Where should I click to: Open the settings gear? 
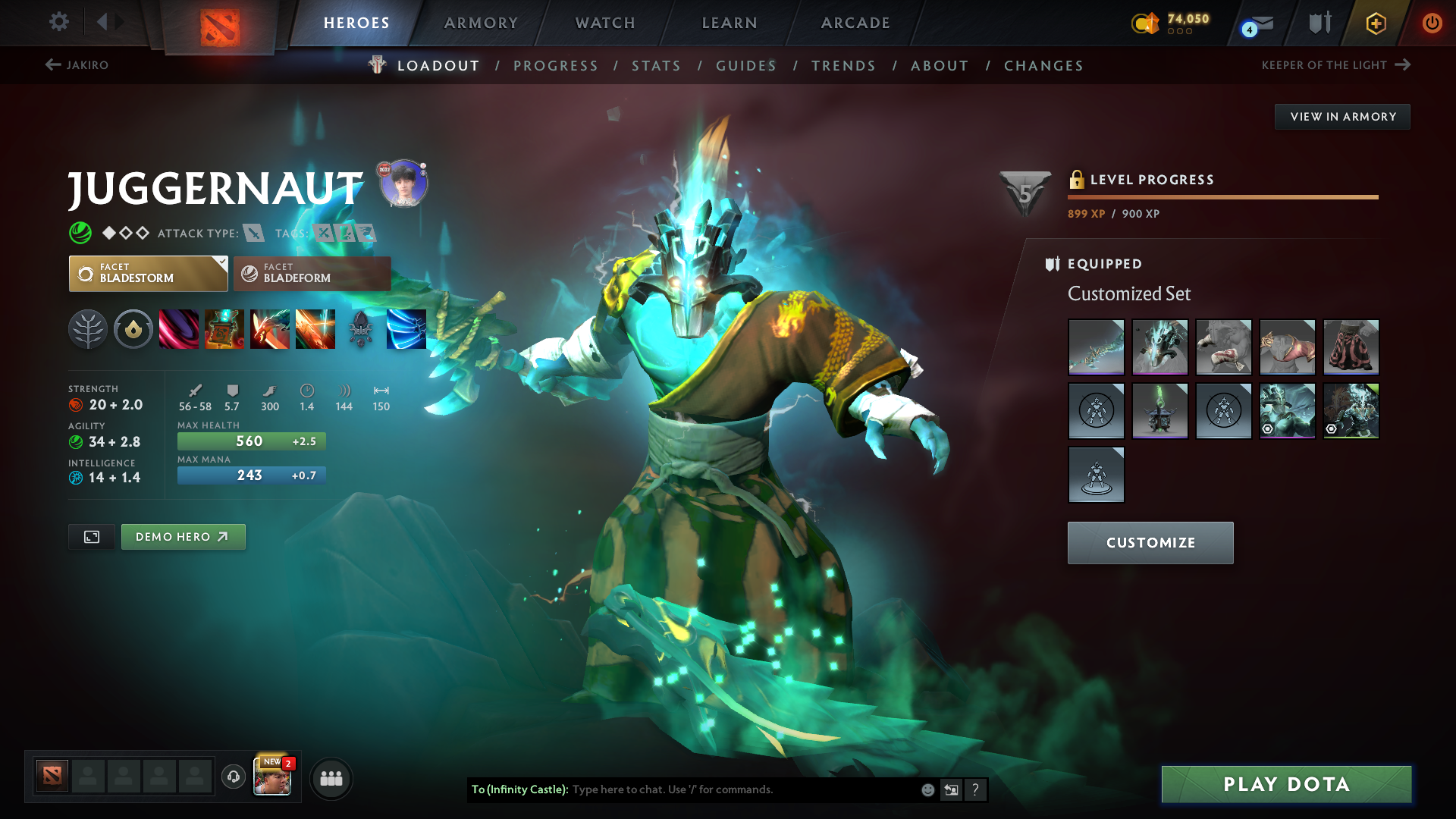click(x=59, y=22)
